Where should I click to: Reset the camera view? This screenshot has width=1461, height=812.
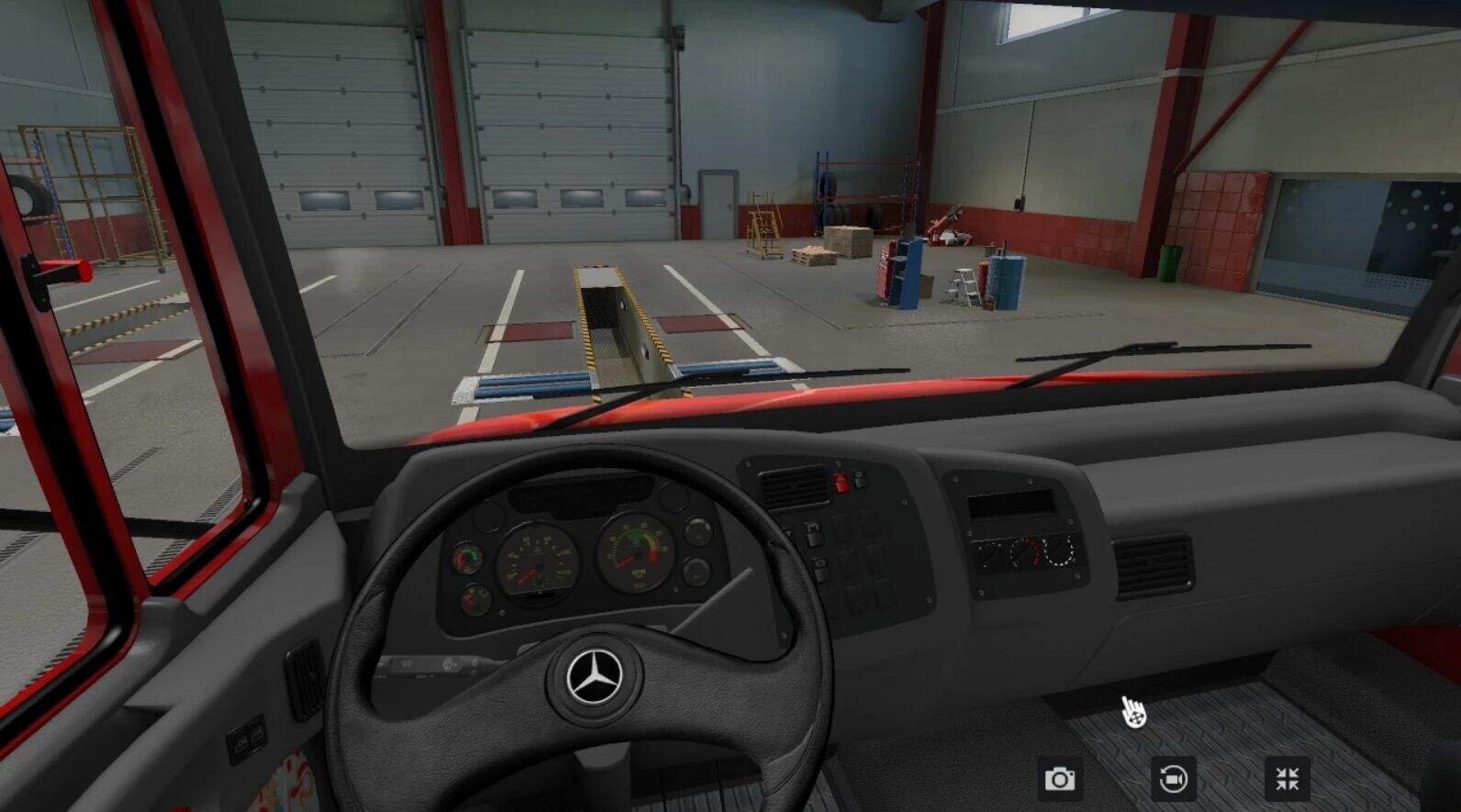1173,779
